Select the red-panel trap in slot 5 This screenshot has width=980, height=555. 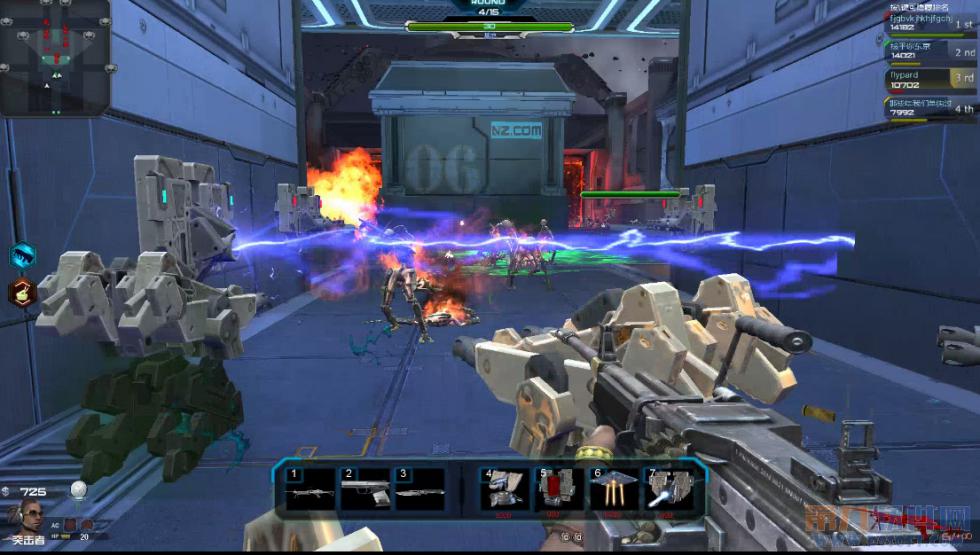coord(560,490)
